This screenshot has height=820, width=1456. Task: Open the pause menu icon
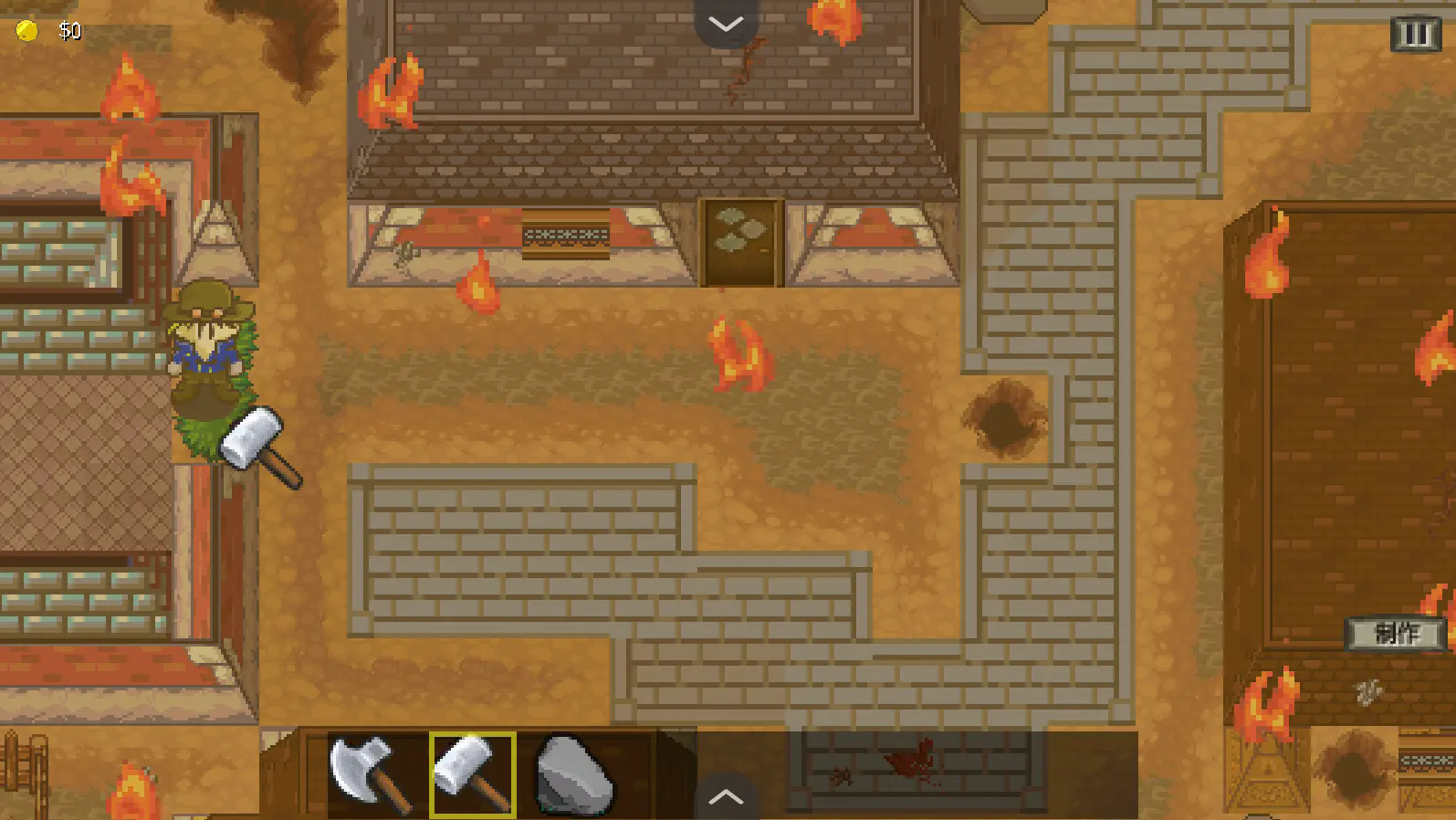[1415, 35]
